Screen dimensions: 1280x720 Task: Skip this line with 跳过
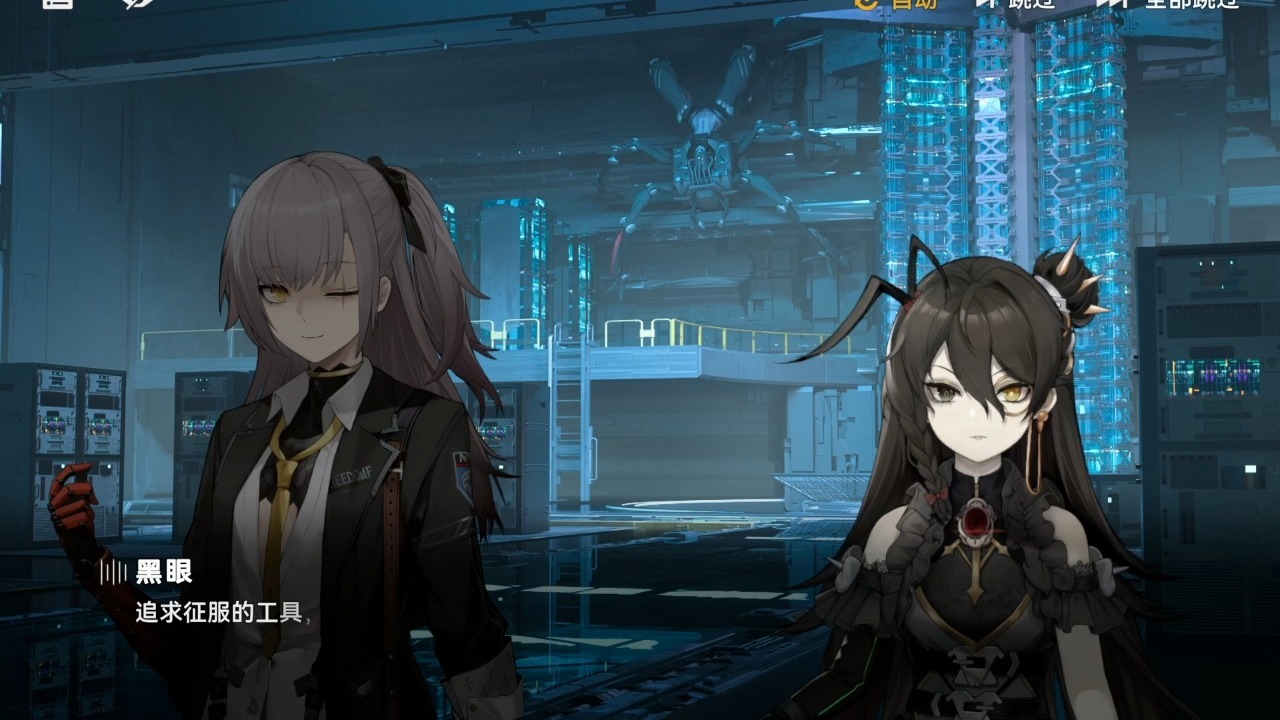pyautogui.click(x=1016, y=3)
